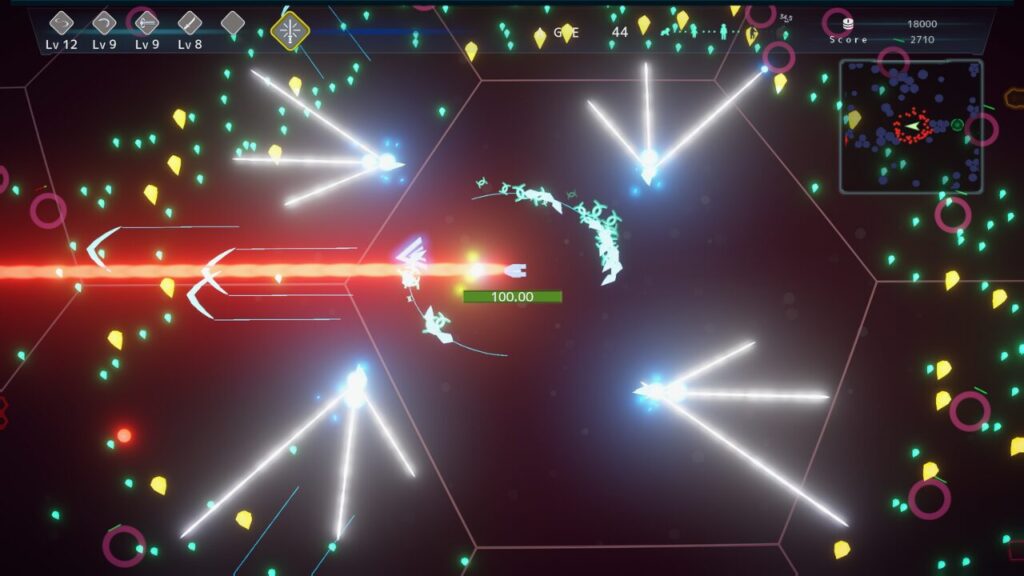Activate the yellow-bordered starburst ability icon
This screenshot has width=1024, height=576.
click(290, 31)
